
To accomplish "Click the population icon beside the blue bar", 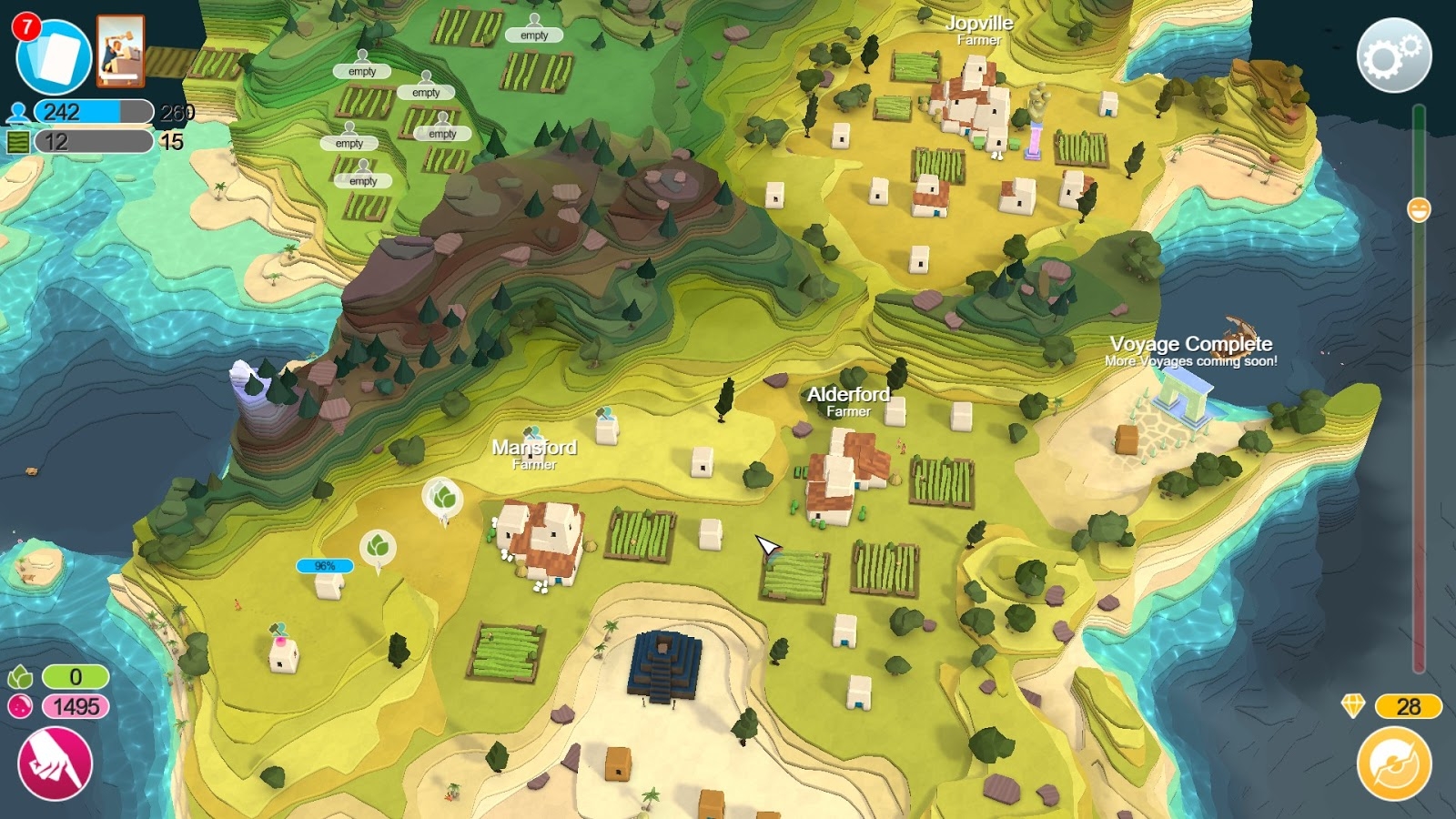I will tap(16, 111).
